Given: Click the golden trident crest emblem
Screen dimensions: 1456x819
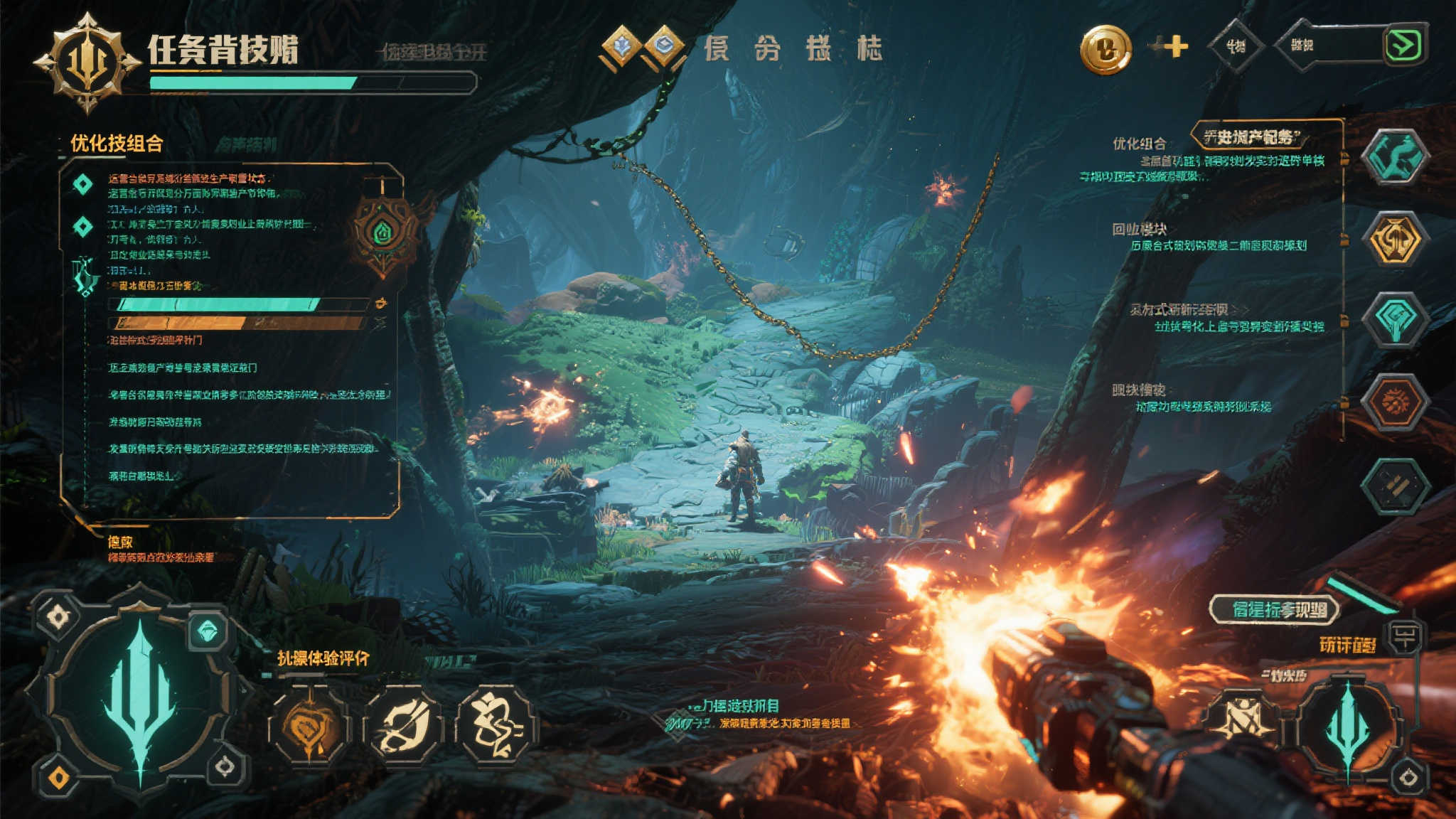Looking at the screenshot, I should [x=87, y=63].
